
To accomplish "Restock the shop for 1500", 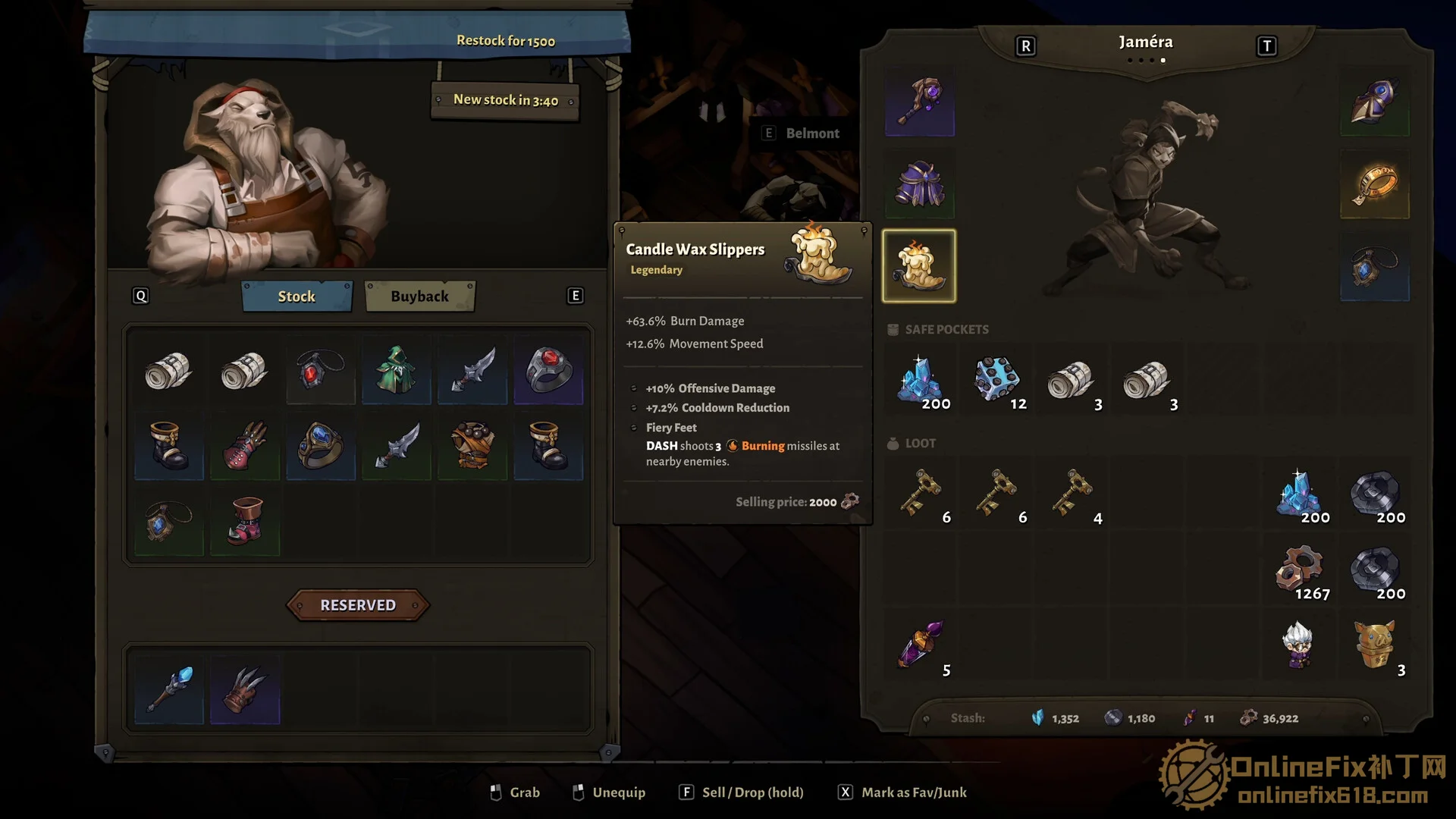I will pyautogui.click(x=505, y=41).
